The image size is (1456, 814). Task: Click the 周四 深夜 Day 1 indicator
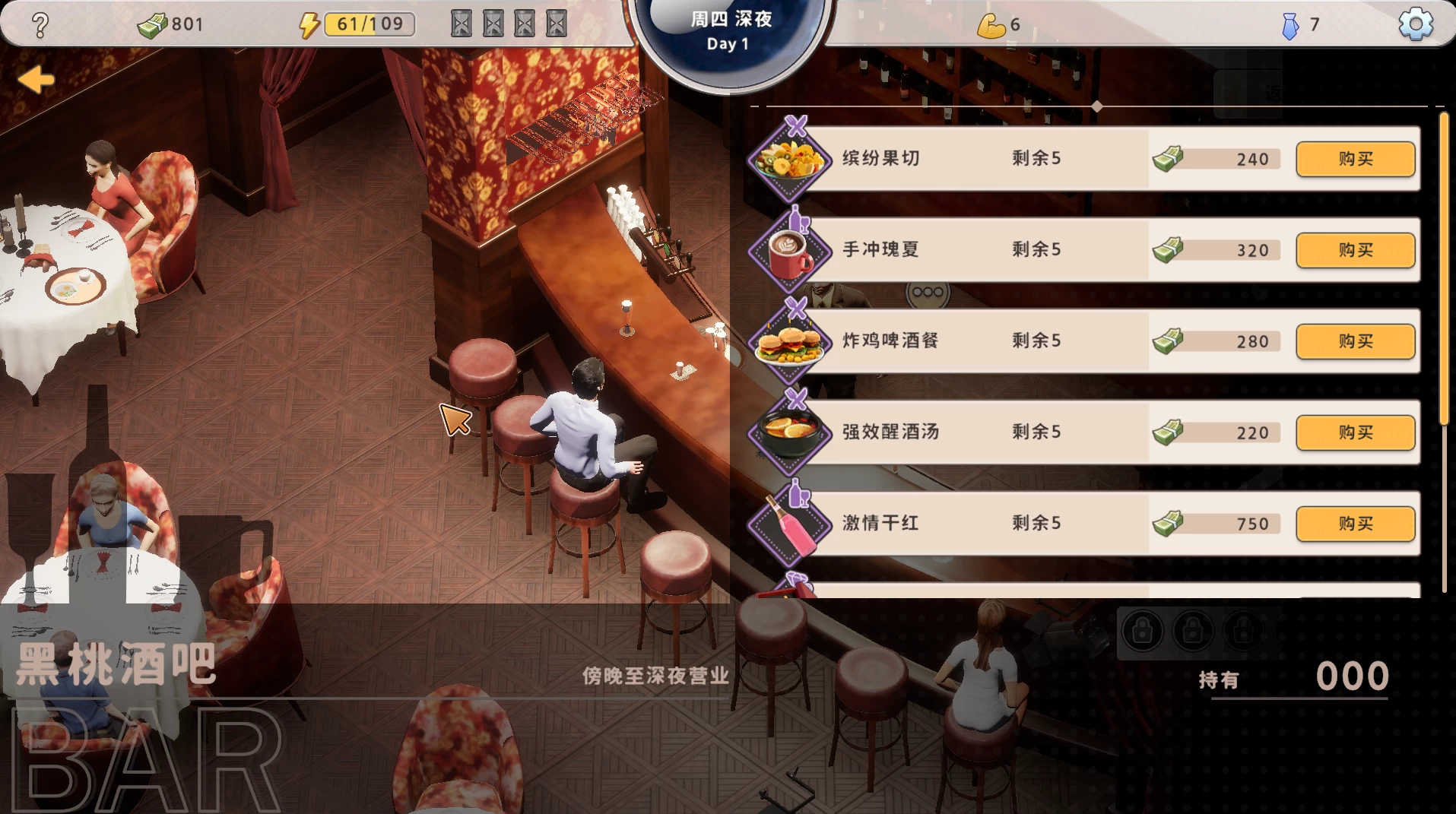(728, 30)
